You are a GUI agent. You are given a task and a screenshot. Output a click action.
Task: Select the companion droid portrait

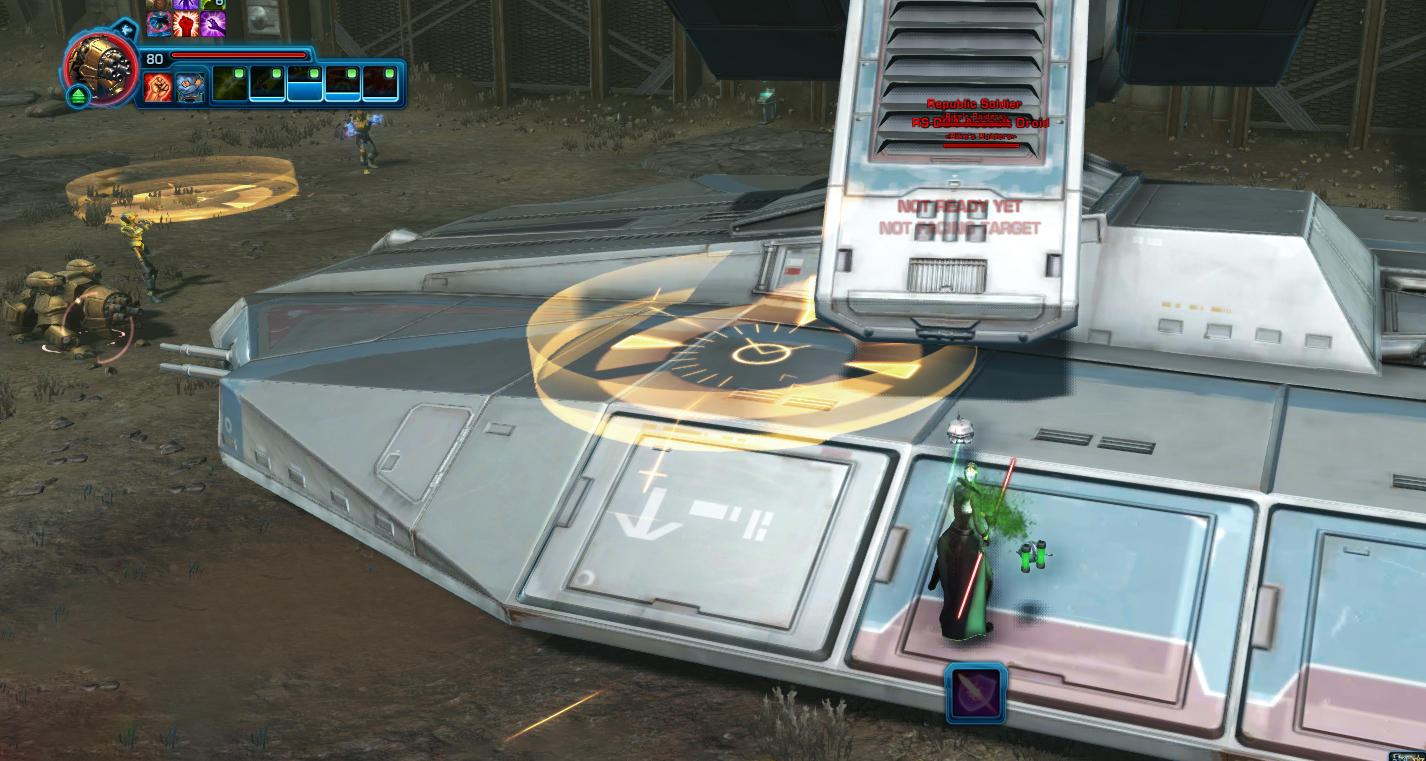coord(102,66)
